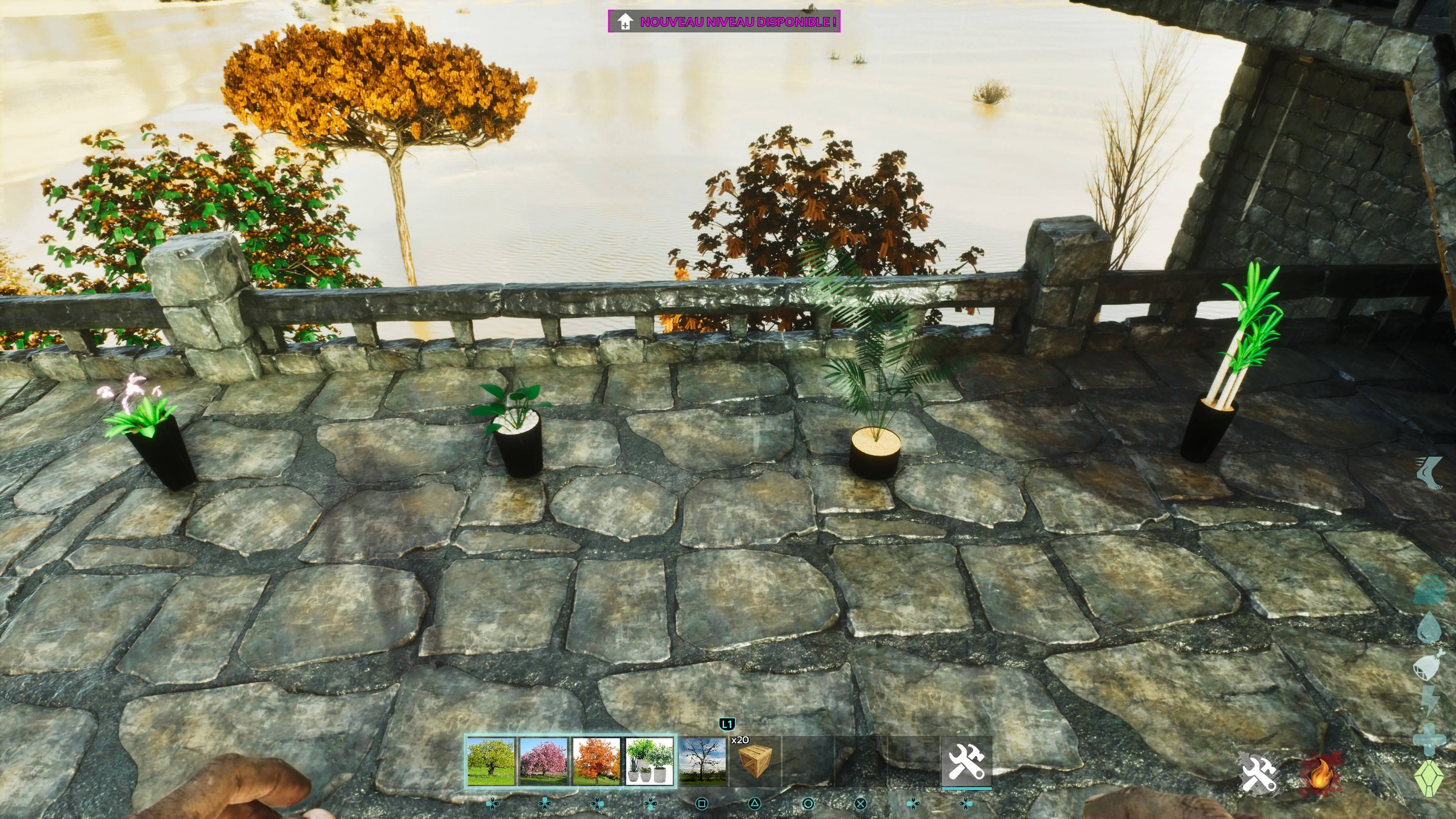
Task: Choose the bare leafless tree slot
Action: pos(703,761)
